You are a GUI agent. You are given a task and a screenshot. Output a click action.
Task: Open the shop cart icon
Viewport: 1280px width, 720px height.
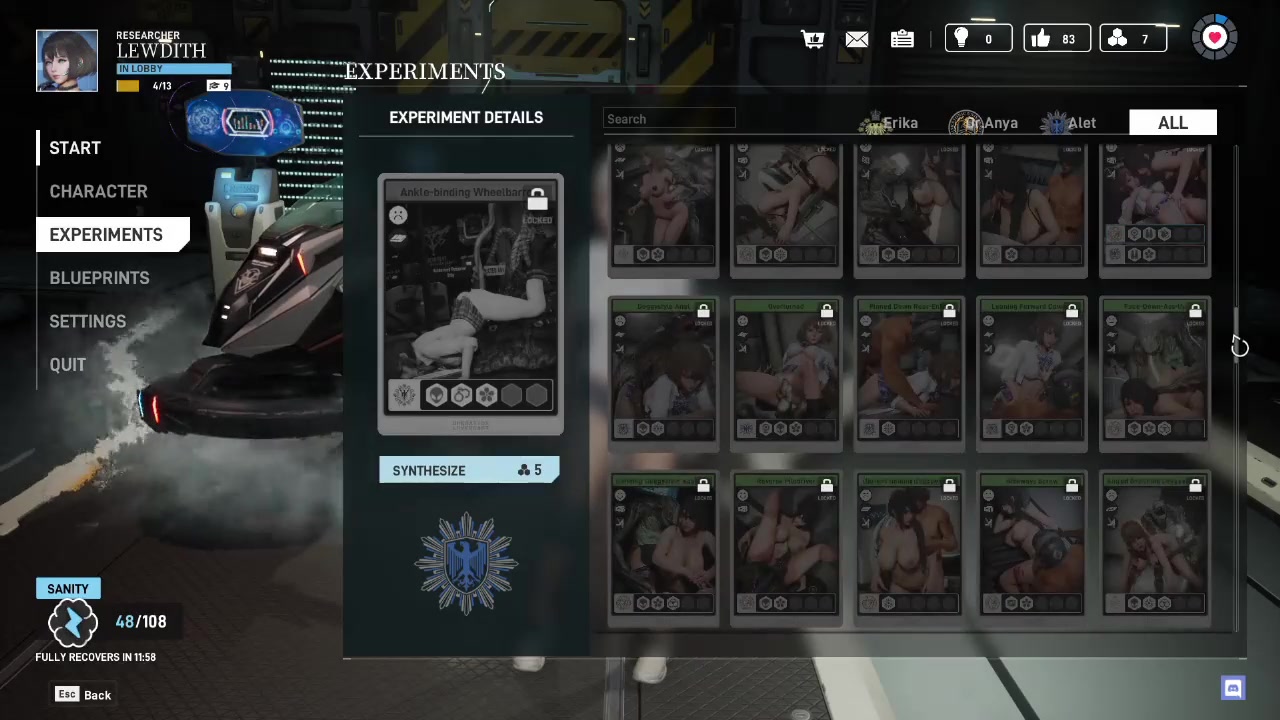point(812,39)
